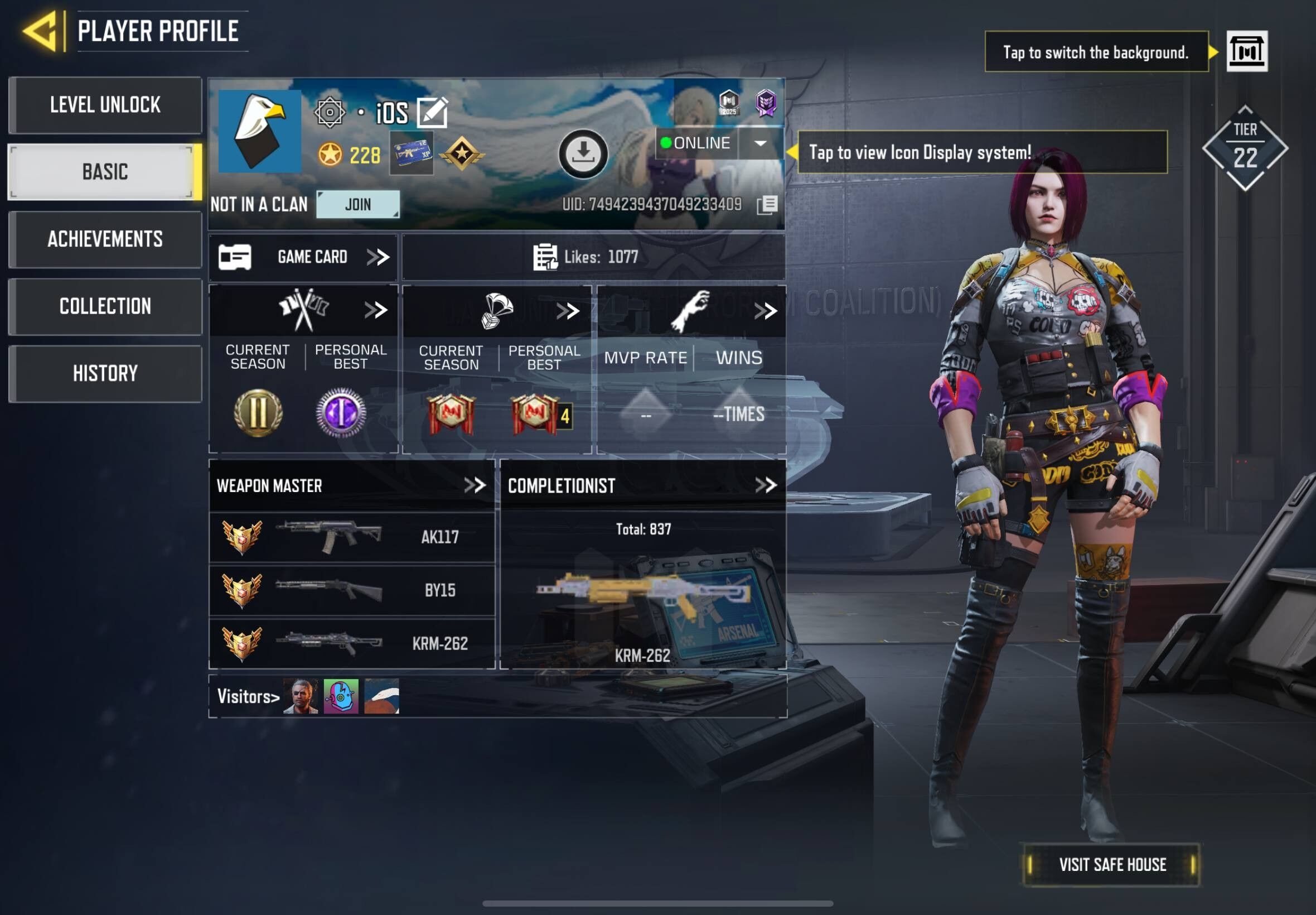The height and width of the screenshot is (915, 1316).
Task: Switch to the Achievements tab
Action: pos(105,239)
